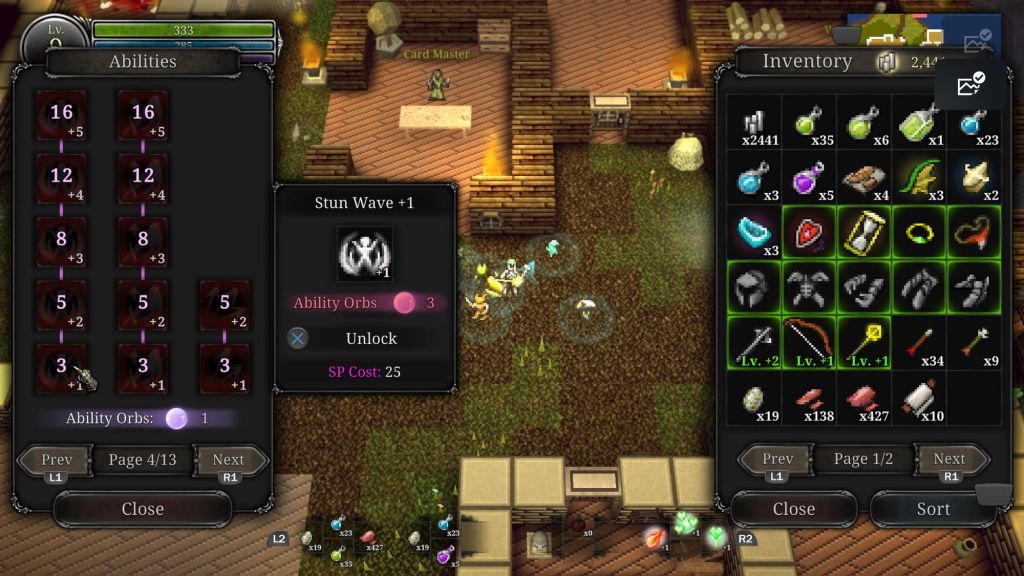Screen dimensions: 1024x576
Task: Select the cyan crystal x3 slot
Action: pyautogui.click(x=754, y=233)
